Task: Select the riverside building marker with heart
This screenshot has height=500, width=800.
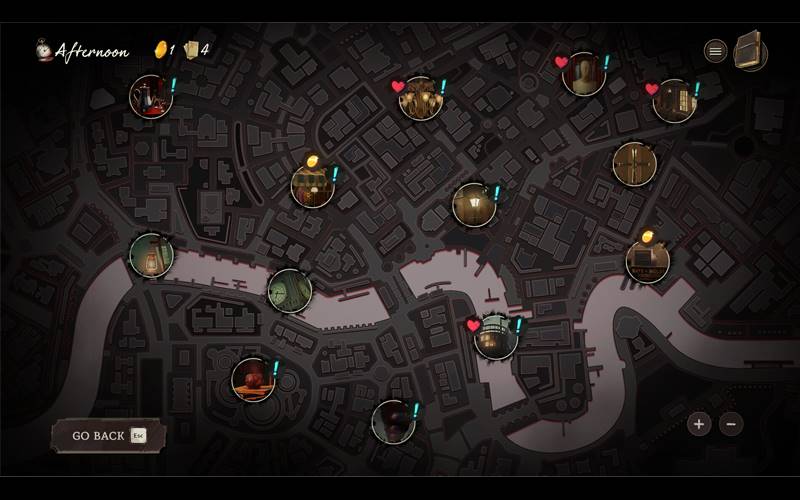Action: (x=495, y=337)
